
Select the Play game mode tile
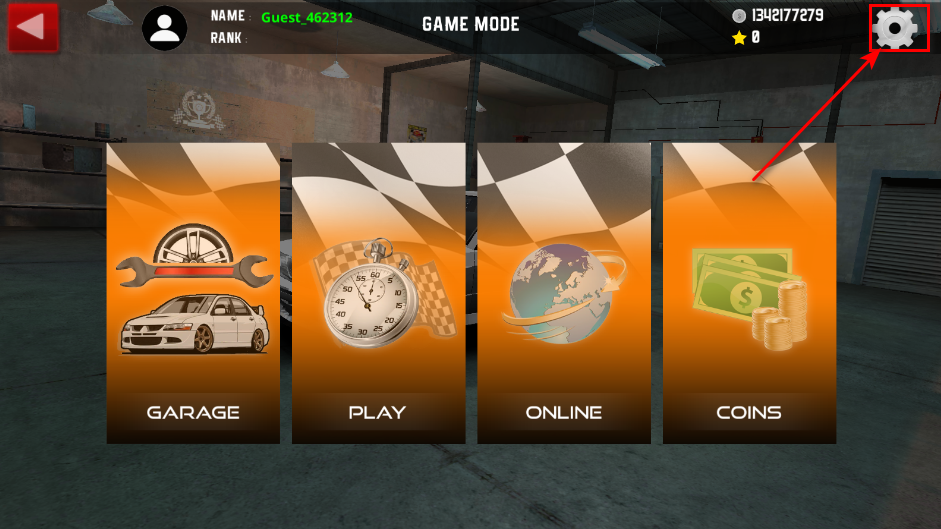(378, 293)
